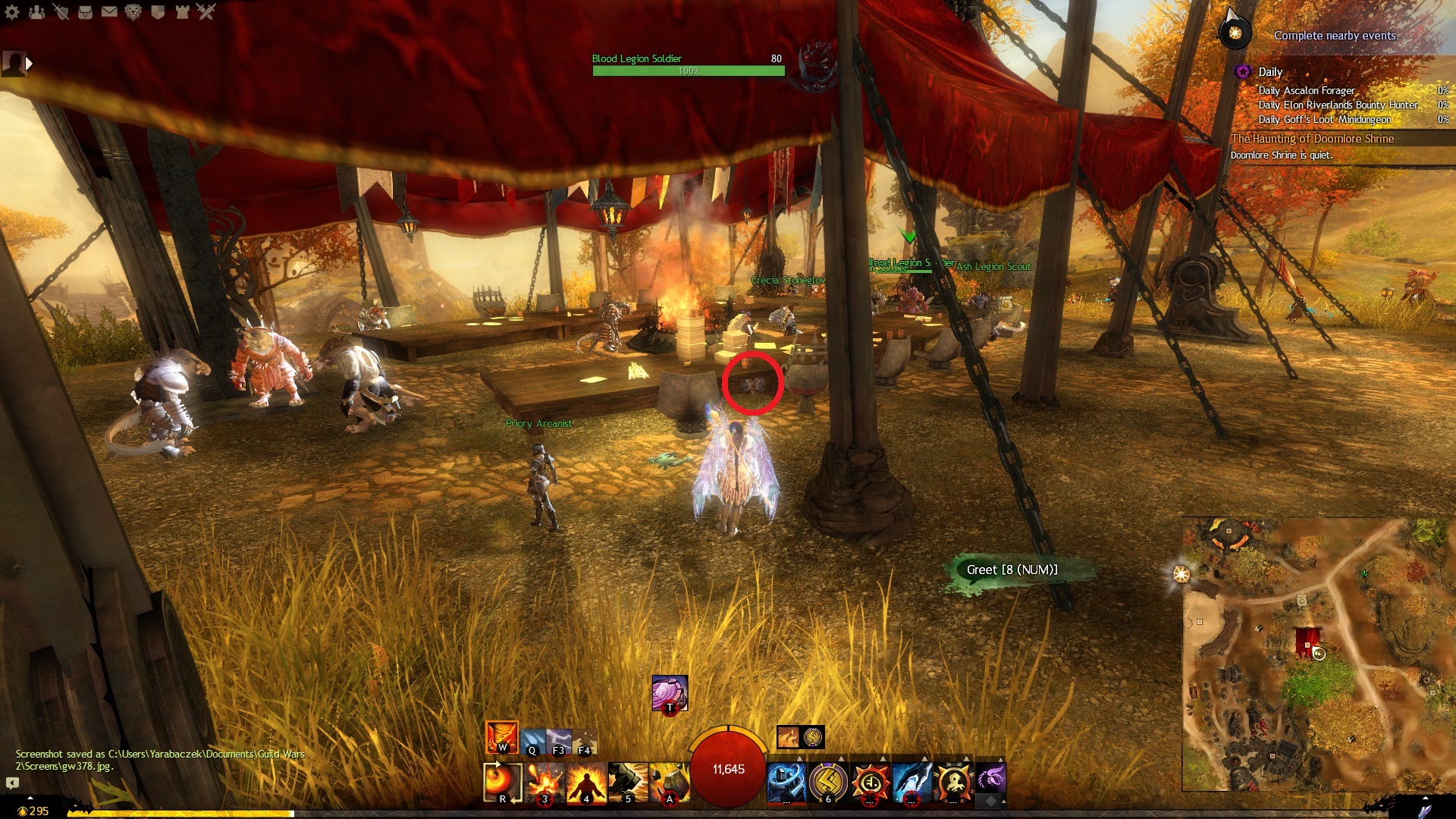Open the Black Lion Trading lion icon
Screen dimensions: 1456x819
coord(133,12)
